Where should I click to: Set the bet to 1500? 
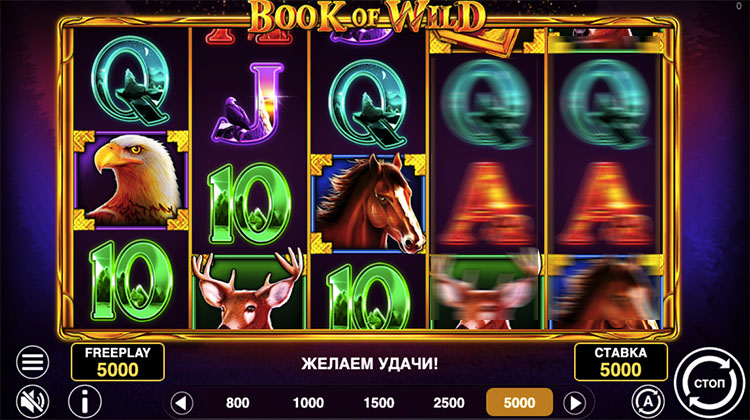tap(378, 402)
